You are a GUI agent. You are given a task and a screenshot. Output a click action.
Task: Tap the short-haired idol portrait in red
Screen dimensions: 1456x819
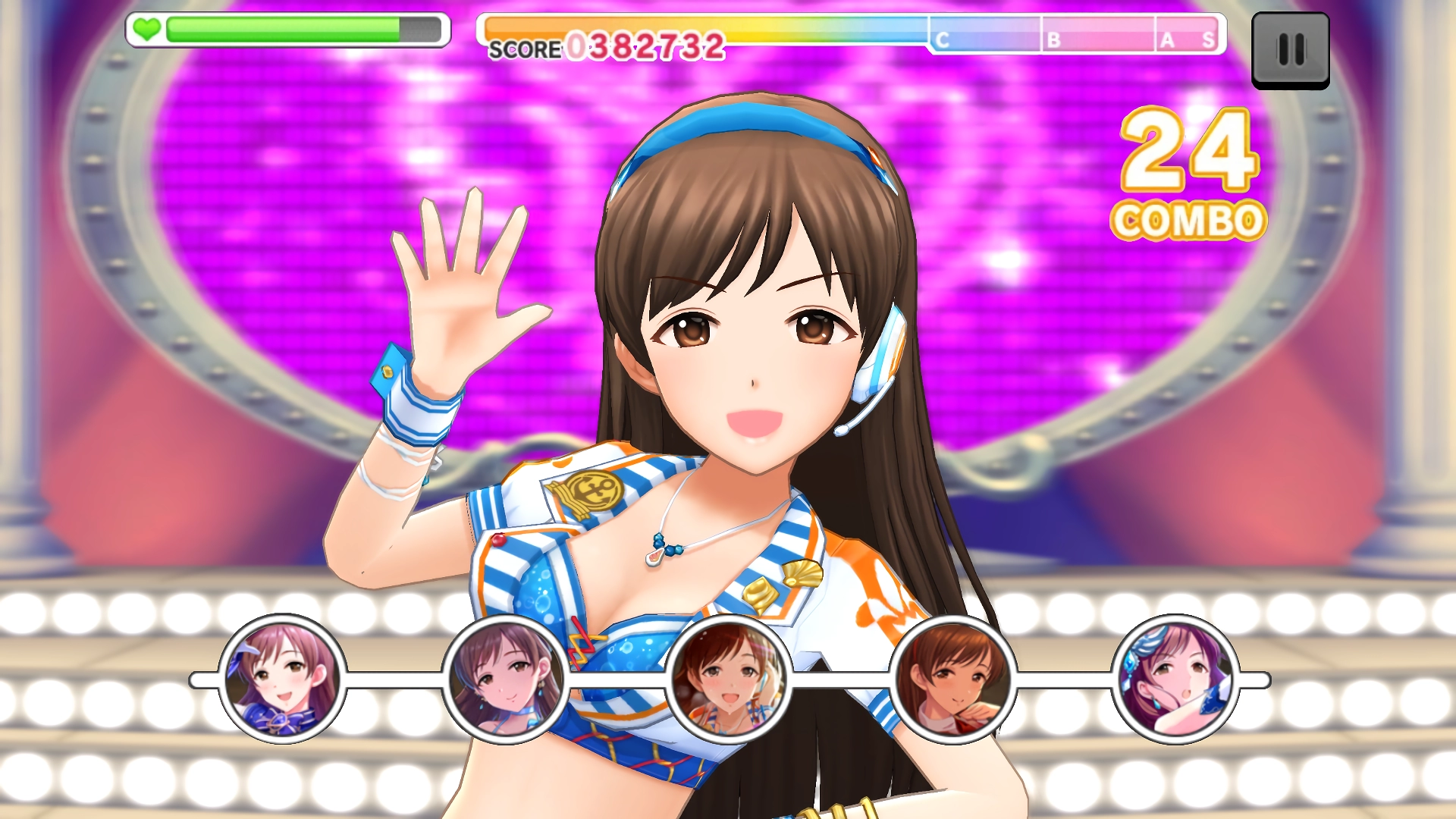pos(952,679)
